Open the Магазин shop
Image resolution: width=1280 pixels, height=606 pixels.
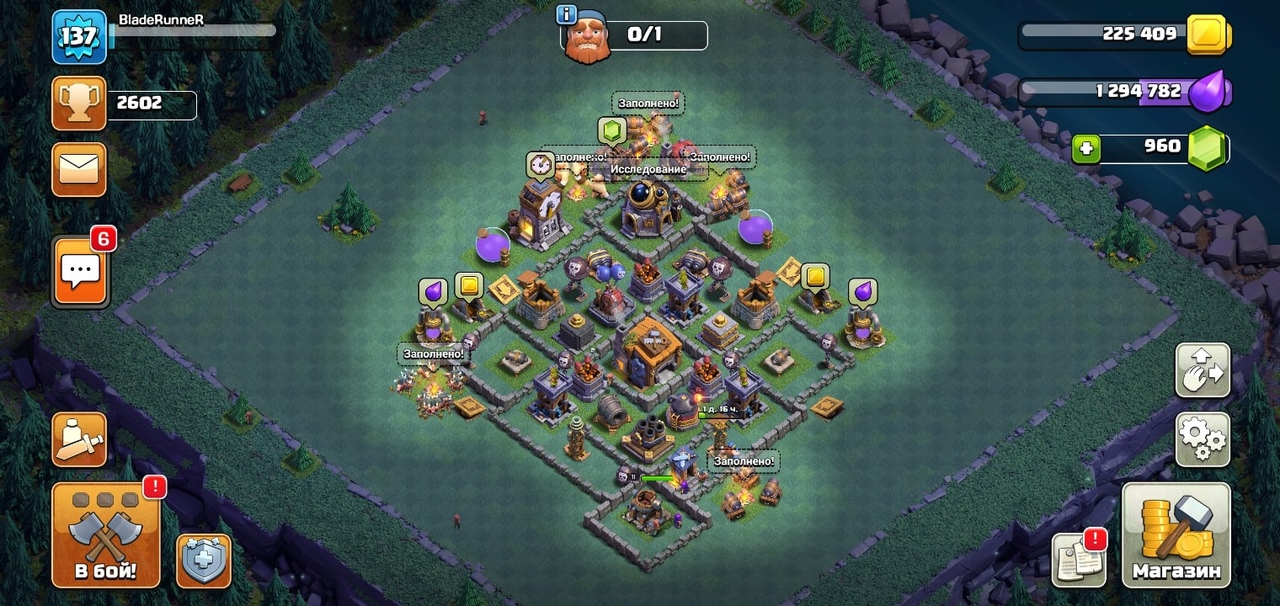pos(1176,535)
